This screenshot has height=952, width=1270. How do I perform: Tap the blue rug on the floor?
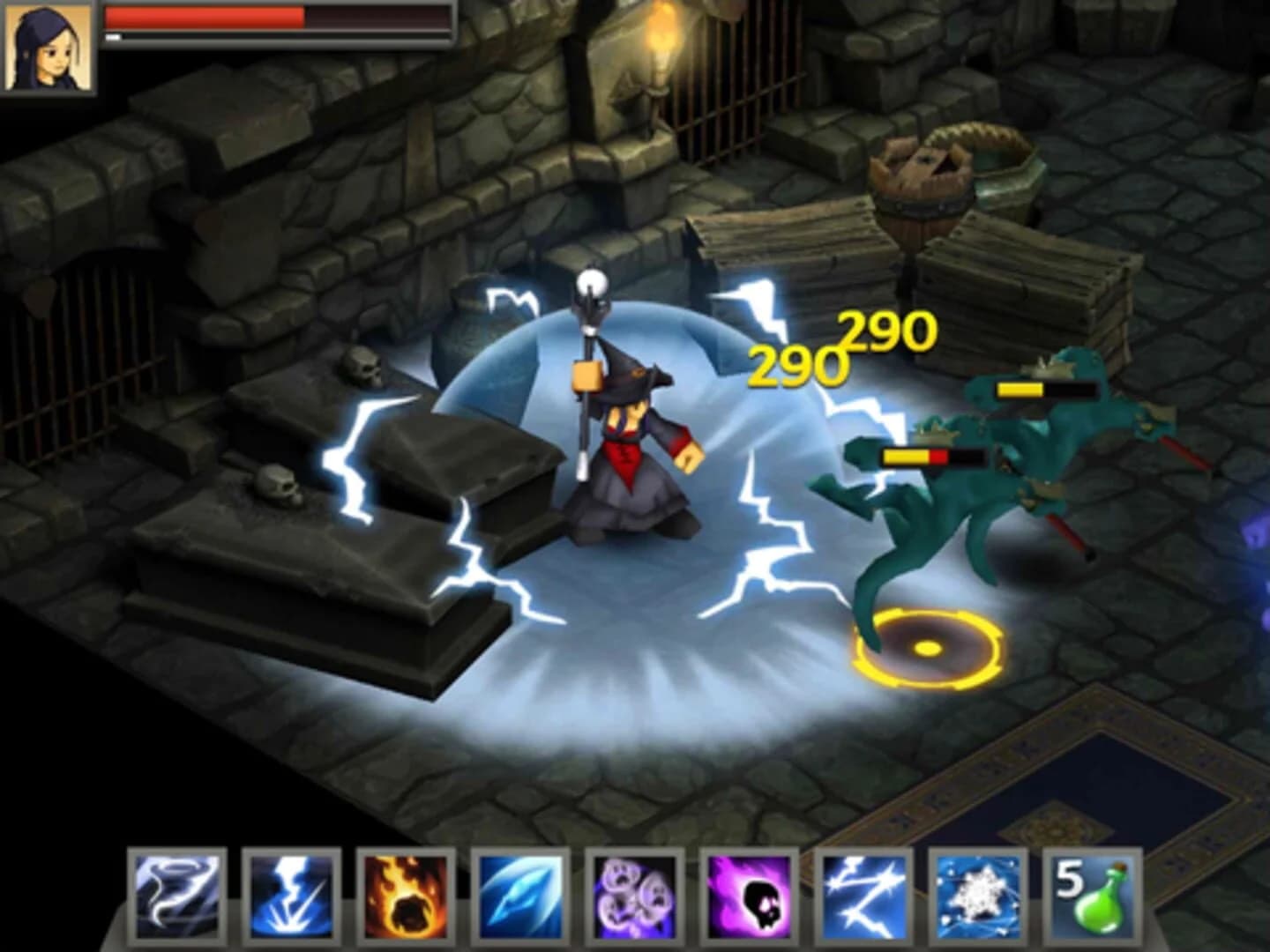(x=1138, y=776)
